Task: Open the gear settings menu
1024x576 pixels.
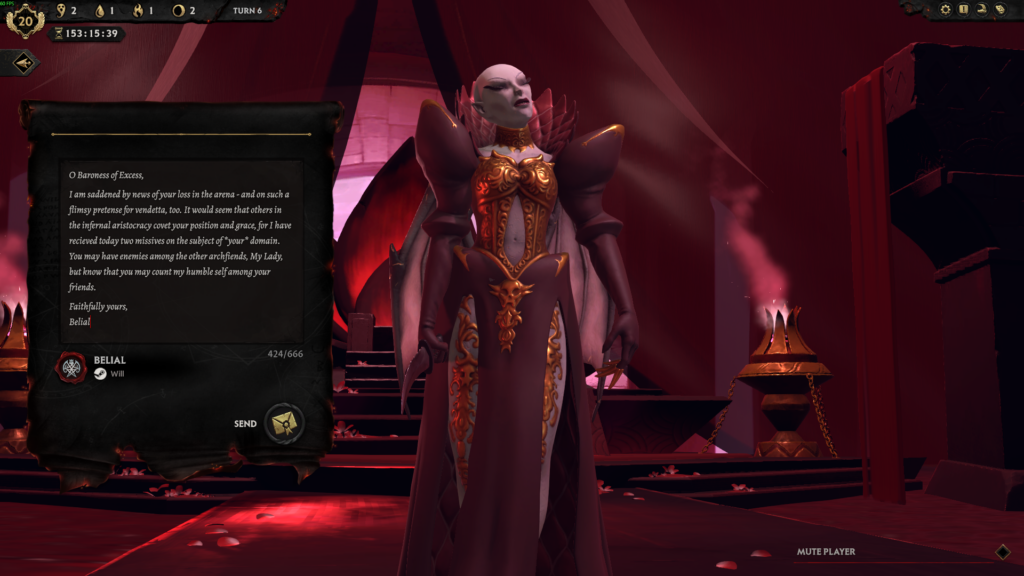Action: pos(946,9)
